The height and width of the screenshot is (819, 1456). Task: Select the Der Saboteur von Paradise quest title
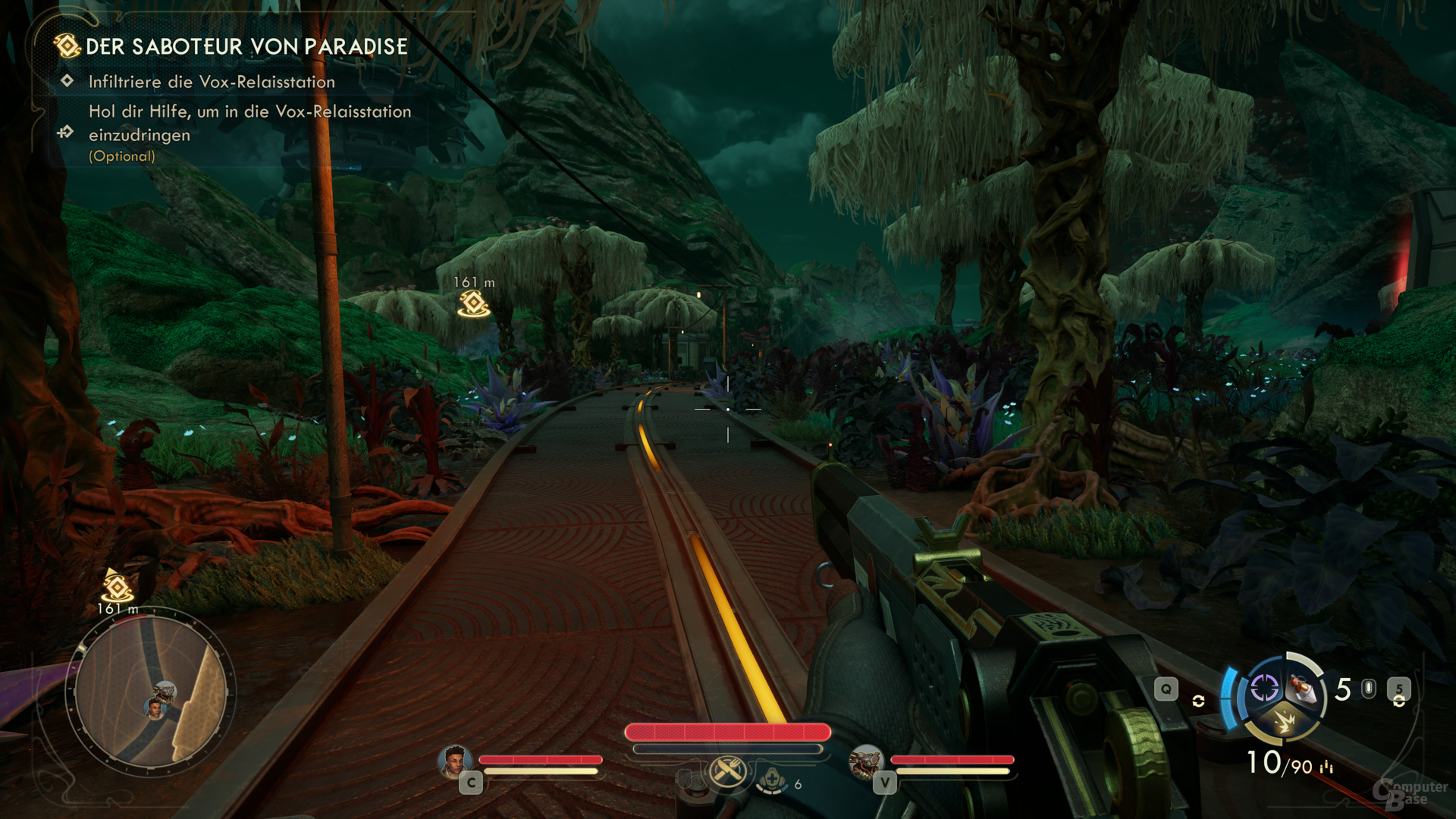coord(246,47)
